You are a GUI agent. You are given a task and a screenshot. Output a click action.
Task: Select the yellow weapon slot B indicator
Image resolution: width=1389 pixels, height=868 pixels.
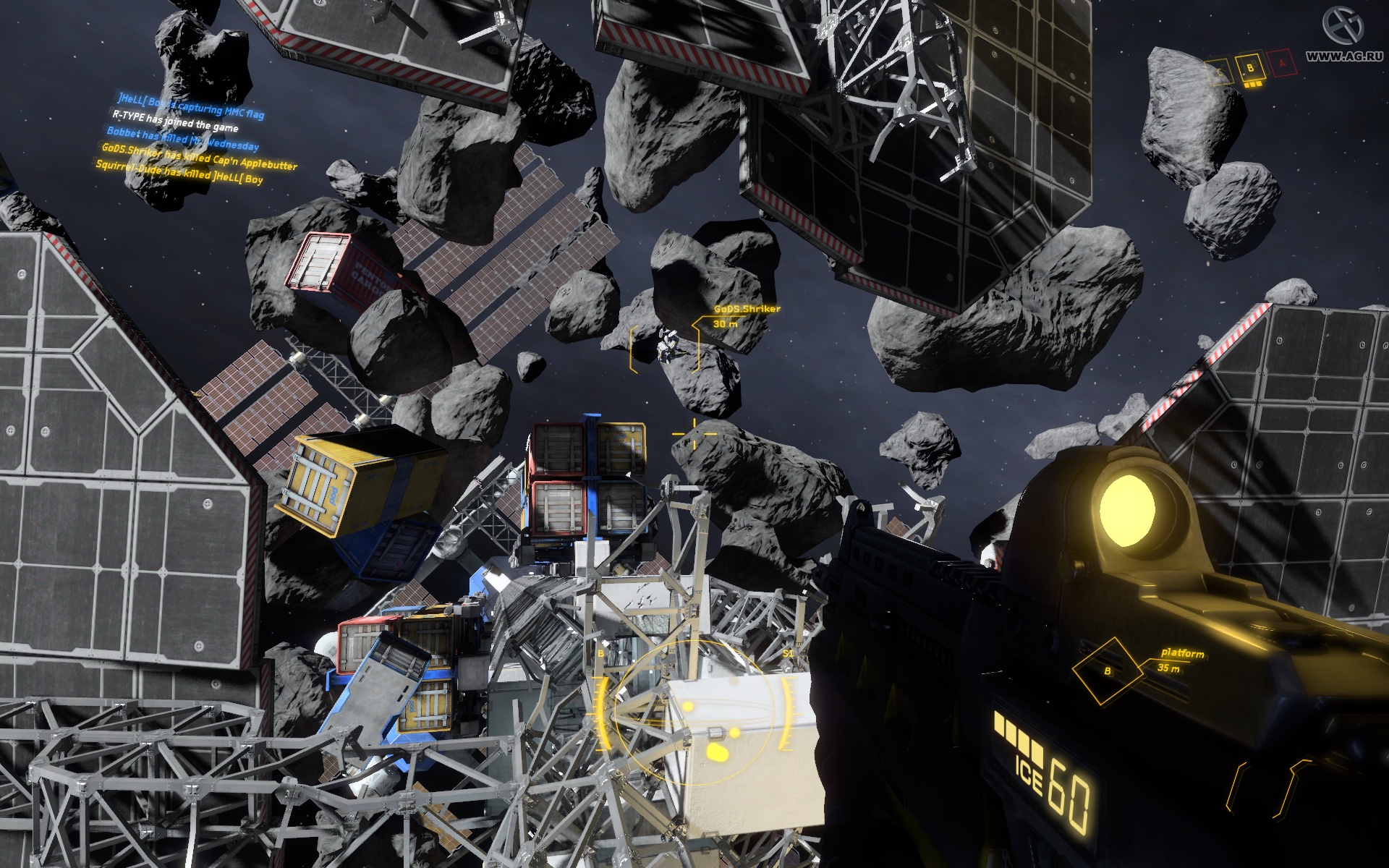1251,68
